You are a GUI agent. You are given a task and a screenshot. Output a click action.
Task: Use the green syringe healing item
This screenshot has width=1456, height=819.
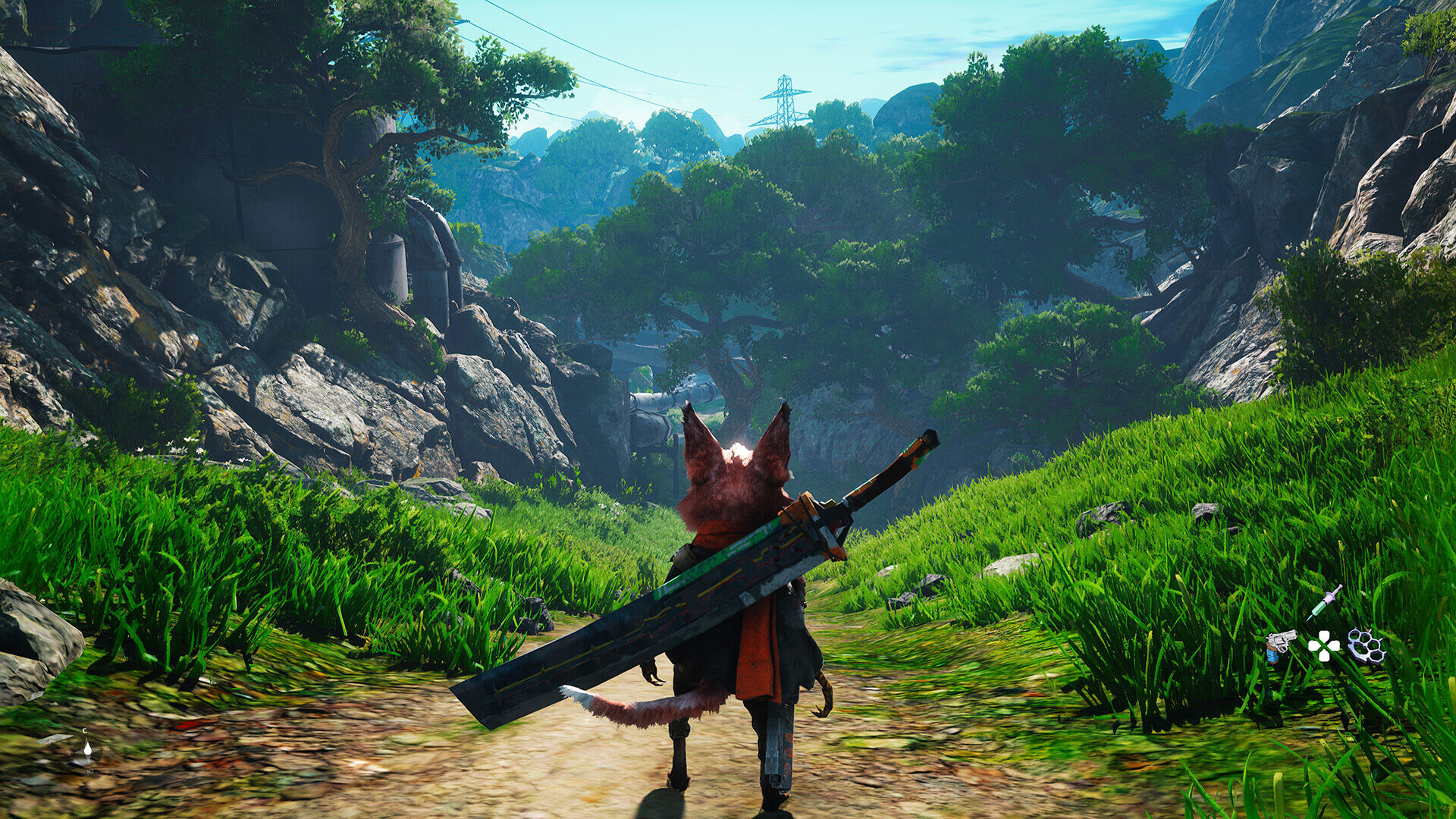[1324, 603]
